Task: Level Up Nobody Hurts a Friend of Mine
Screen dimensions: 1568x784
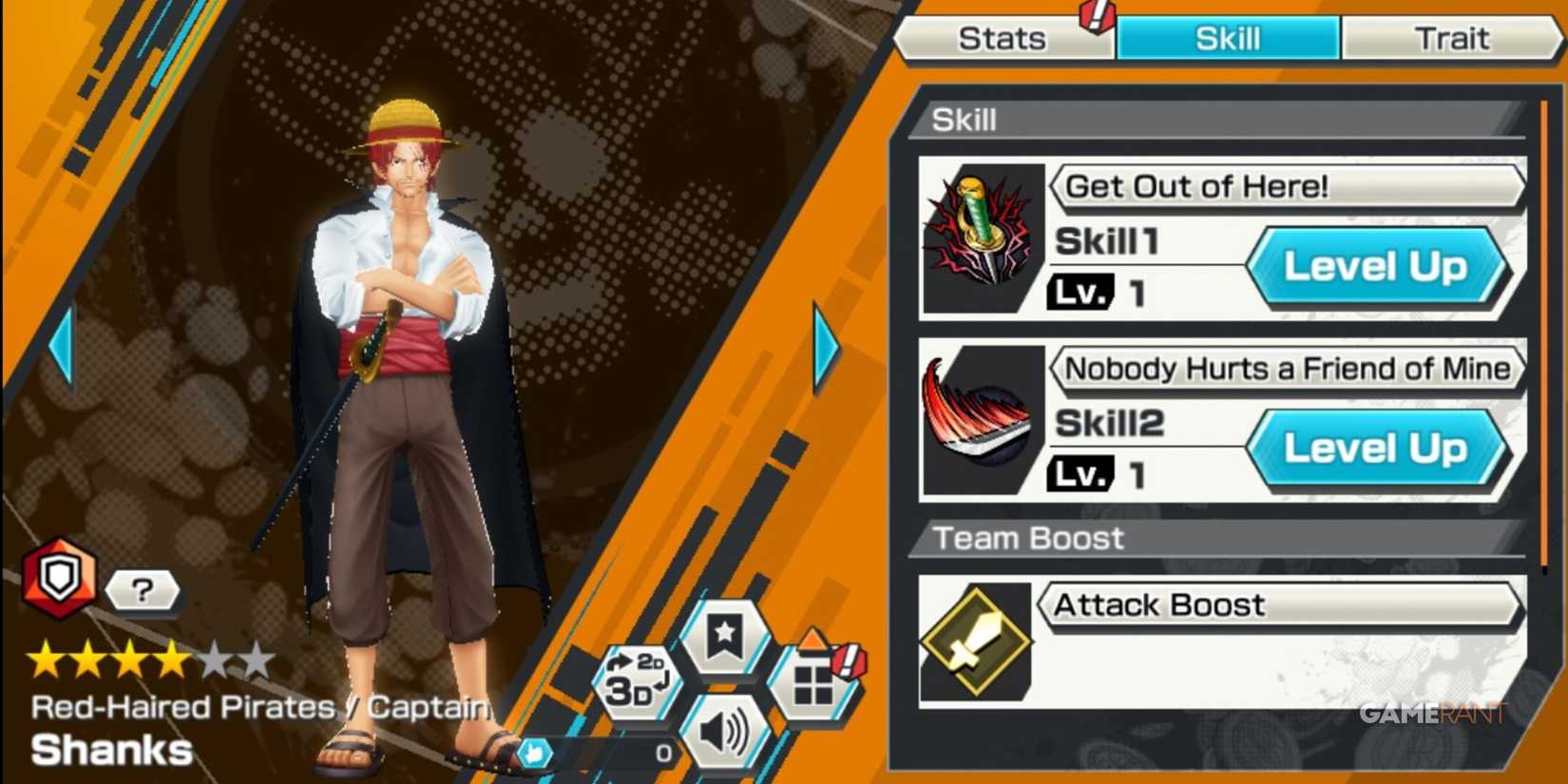Action: click(x=1380, y=449)
